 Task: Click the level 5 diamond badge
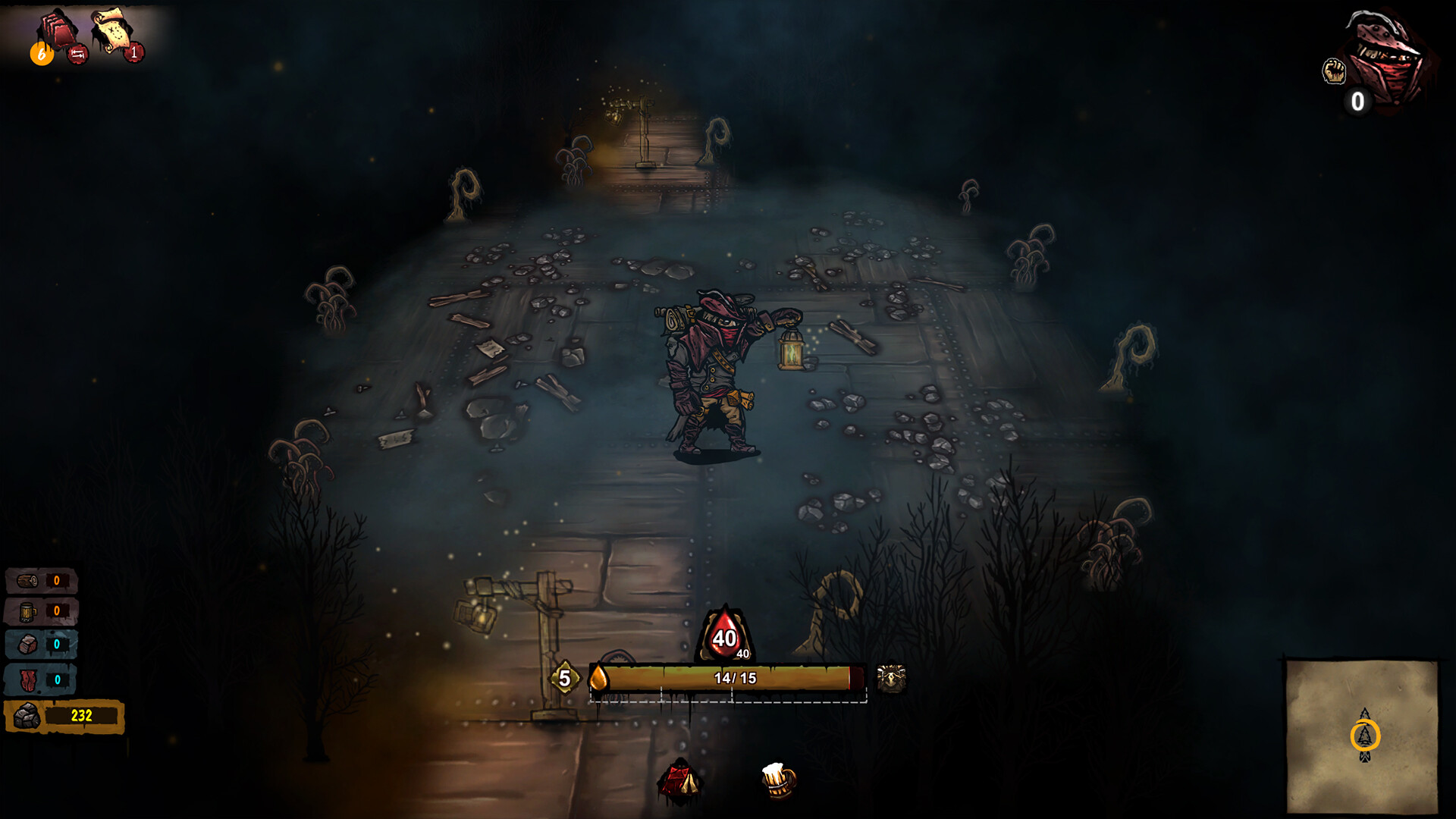click(x=565, y=676)
